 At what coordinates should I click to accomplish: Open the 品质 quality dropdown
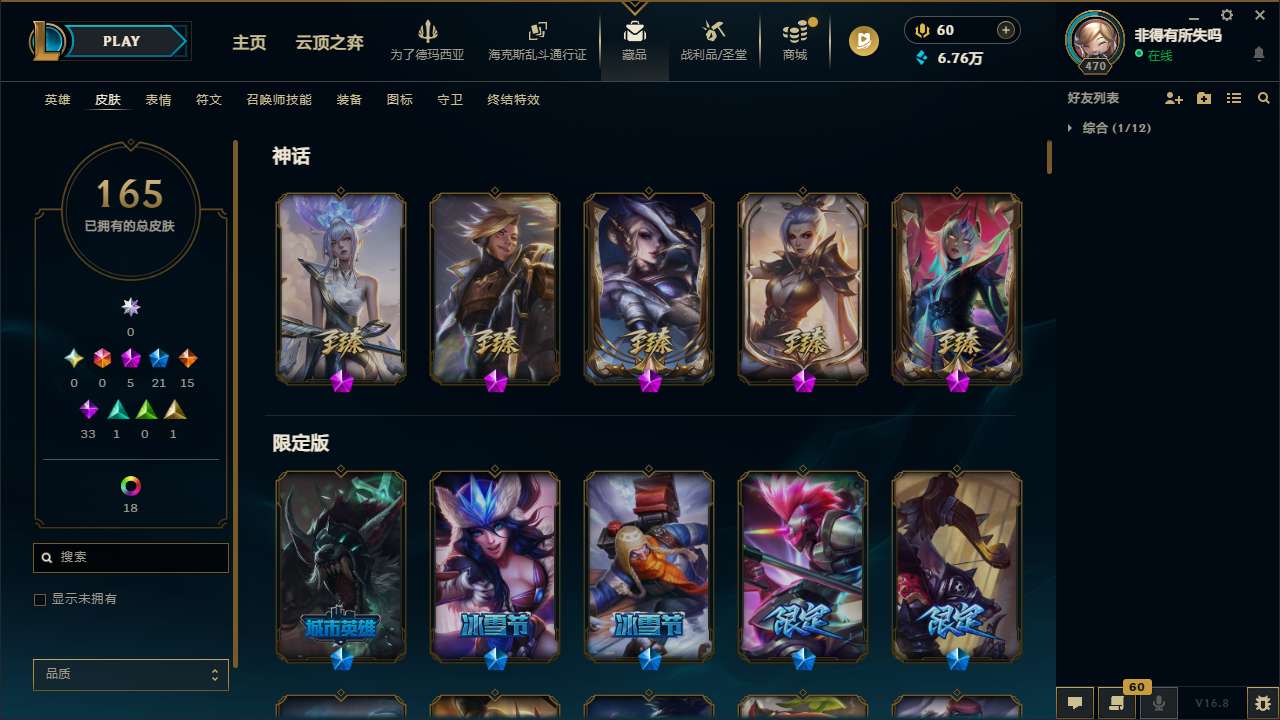(130, 674)
